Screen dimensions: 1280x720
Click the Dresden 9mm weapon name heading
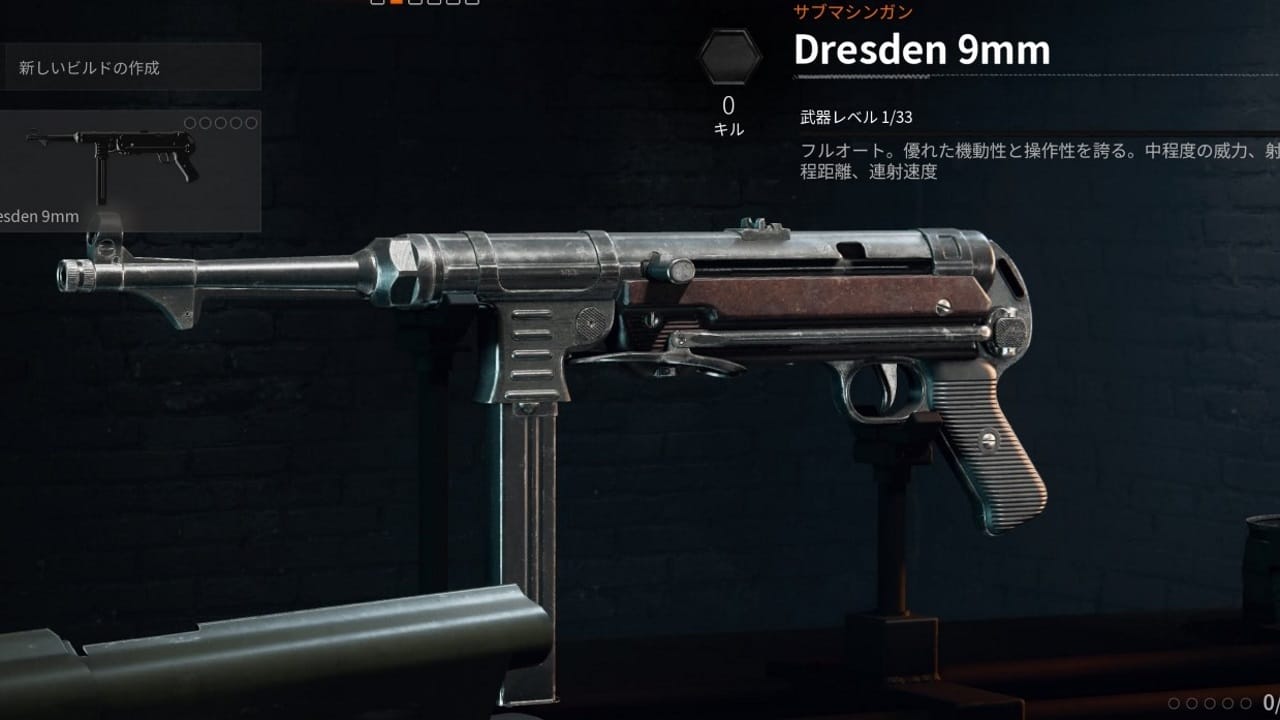coord(921,51)
